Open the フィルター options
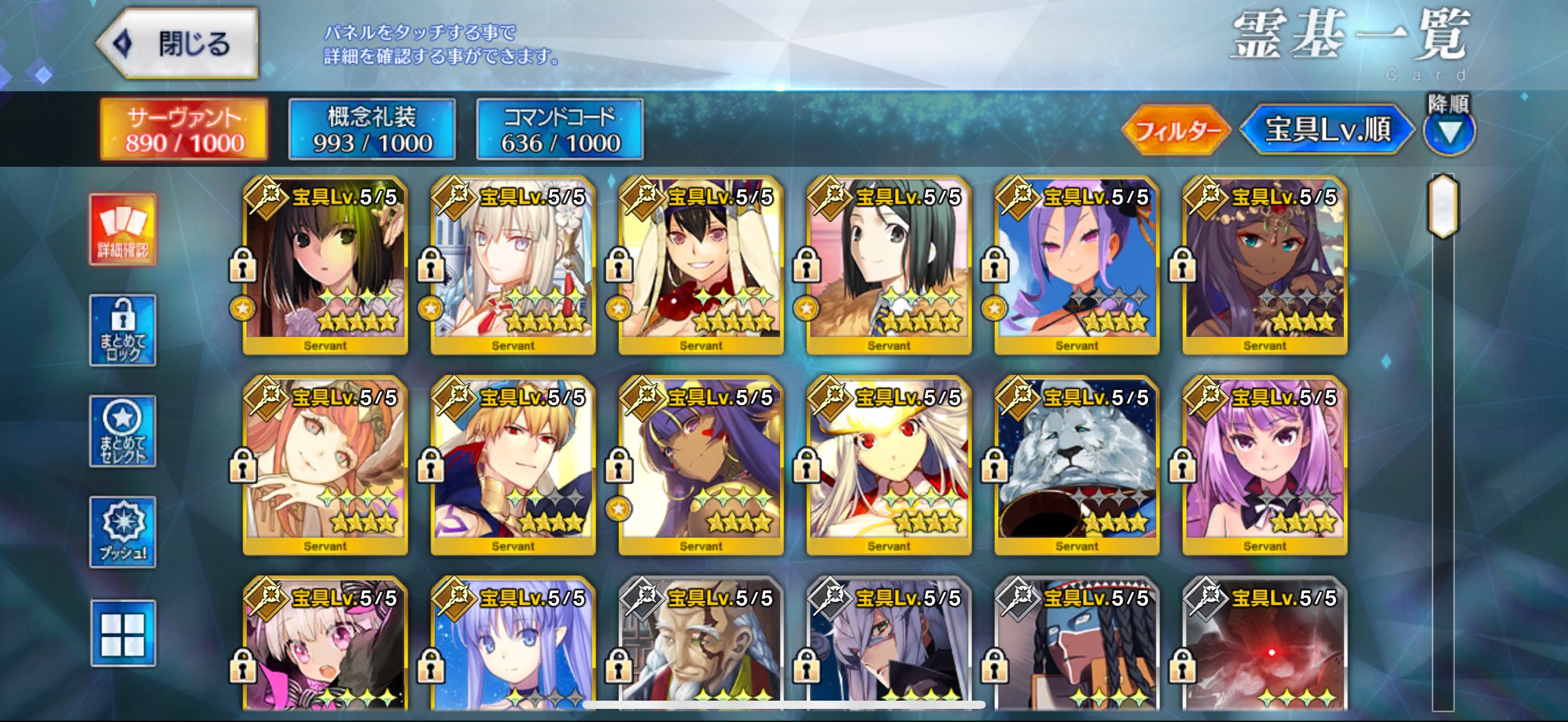Viewport: 1568px width, 722px height. pyautogui.click(x=1175, y=130)
